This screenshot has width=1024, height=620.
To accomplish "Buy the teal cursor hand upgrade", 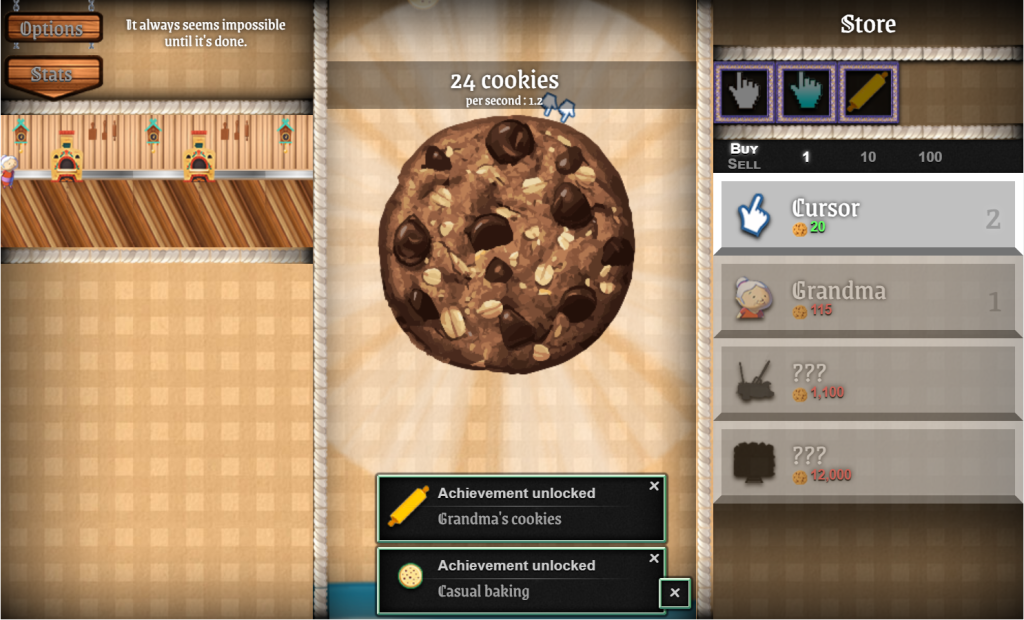I will click(x=805, y=93).
